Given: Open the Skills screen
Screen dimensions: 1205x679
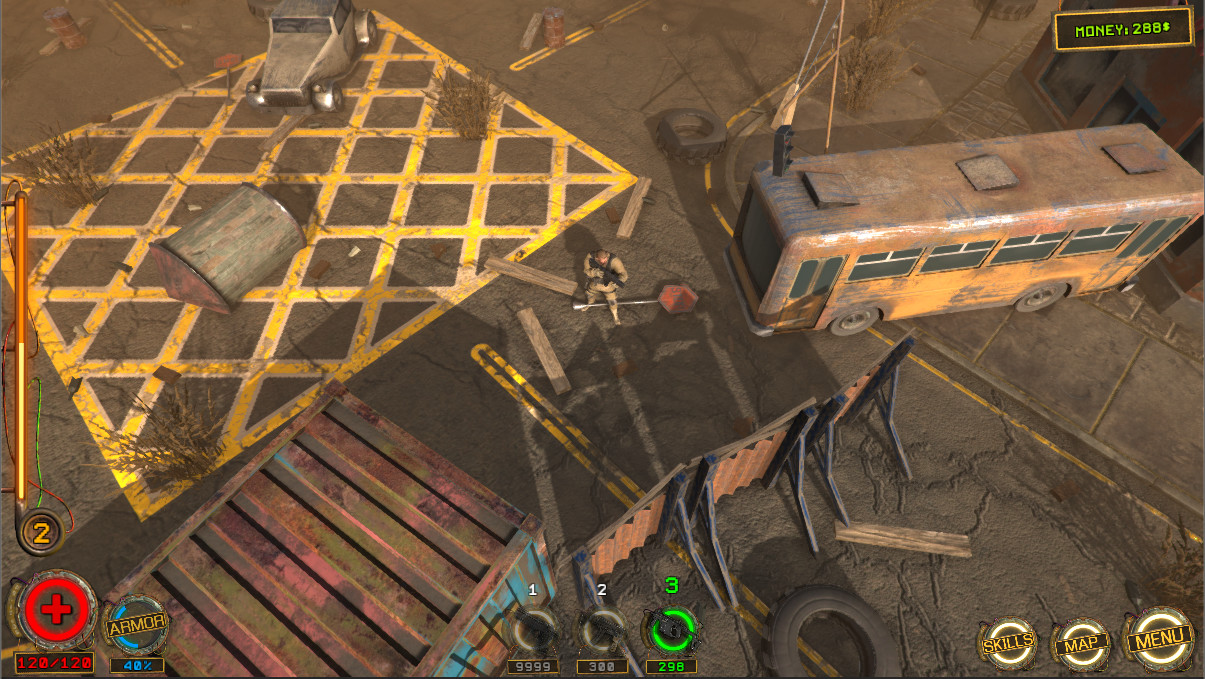Looking at the screenshot, I should pyautogui.click(x=1007, y=642).
